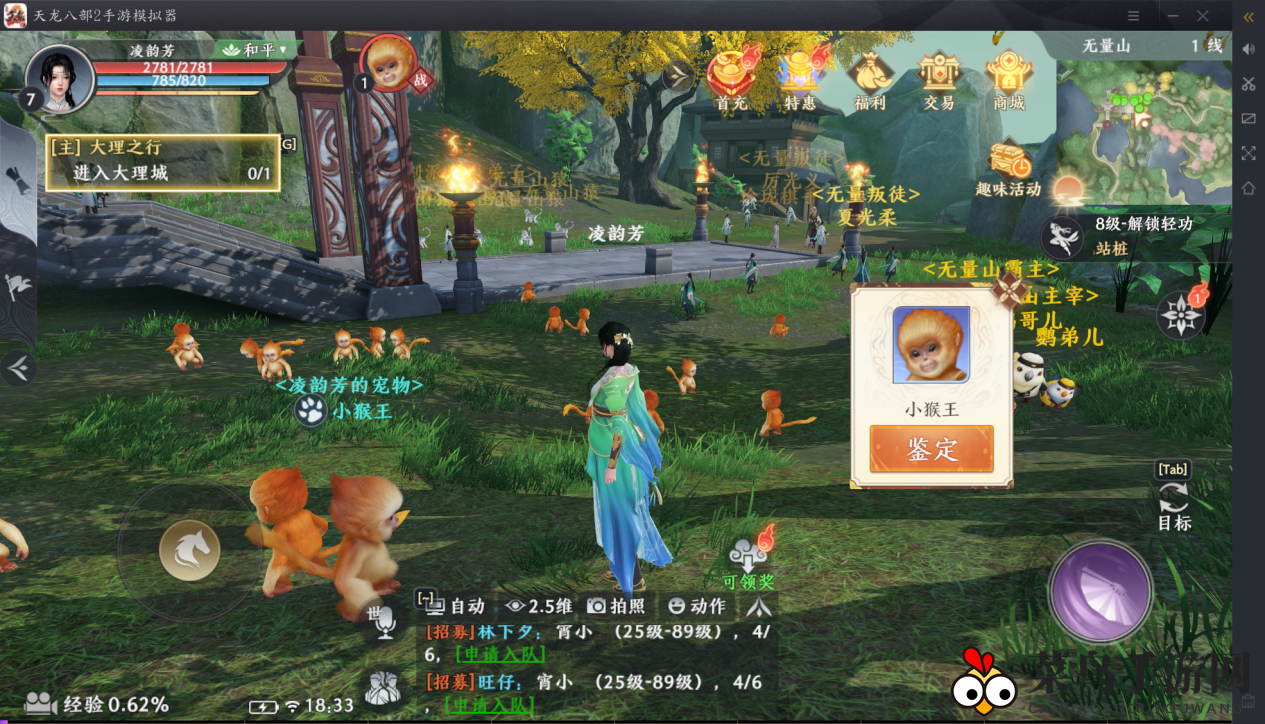Activate the purple fan attack skill
The width and height of the screenshot is (1265, 724).
pyautogui.click(x=1100, y=590)
